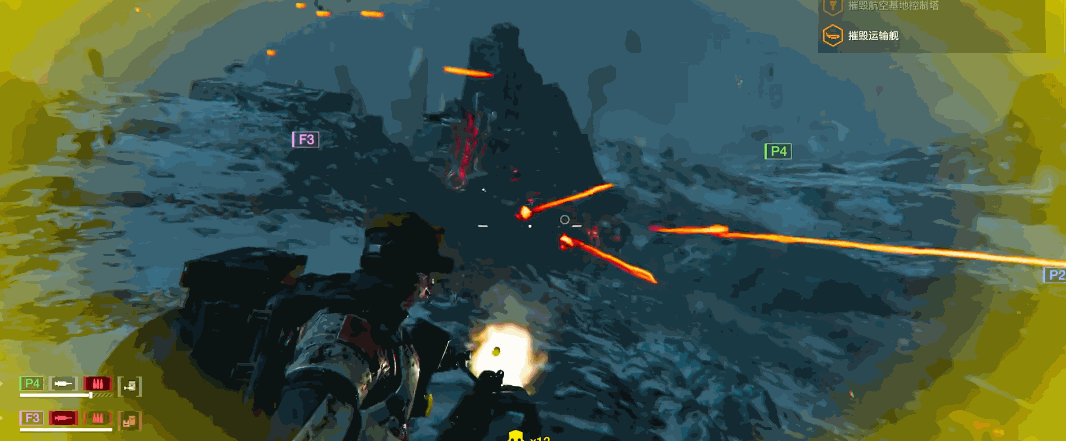
Task: Click the blue P2 teammate marker
Action: click(x=1055, y=275)
